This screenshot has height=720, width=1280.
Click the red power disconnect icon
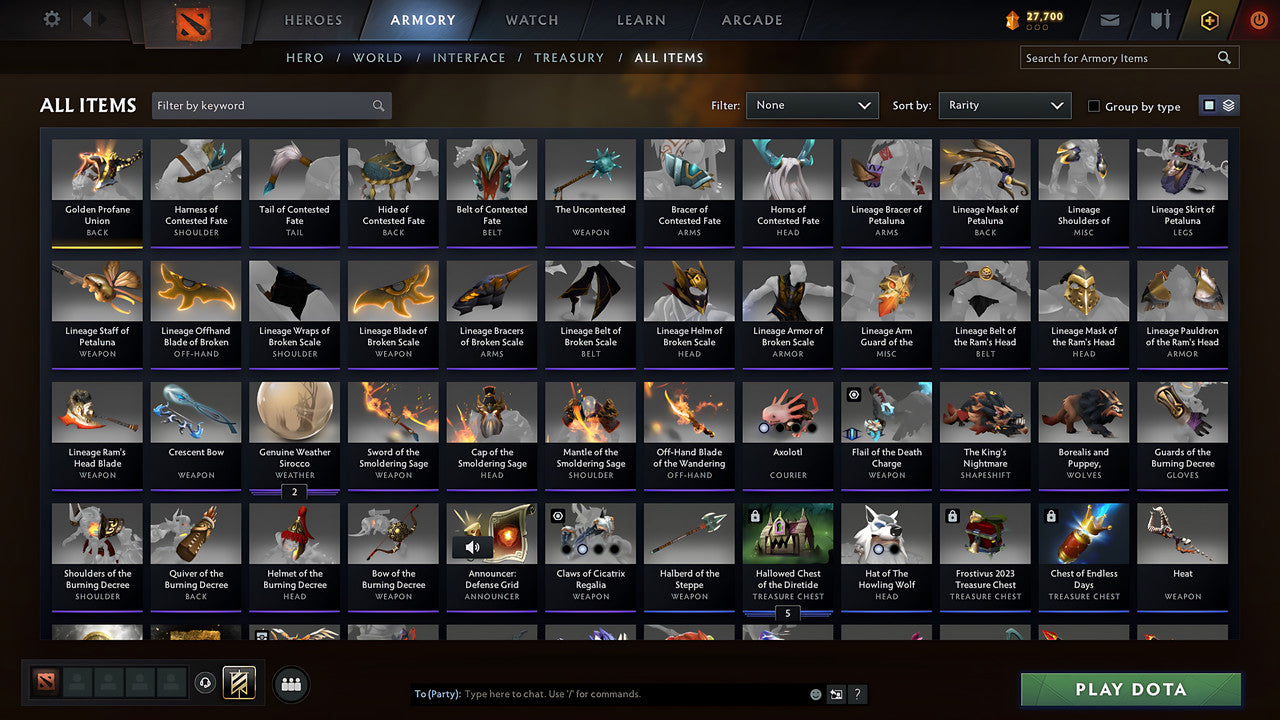(x=1258, y=18)
